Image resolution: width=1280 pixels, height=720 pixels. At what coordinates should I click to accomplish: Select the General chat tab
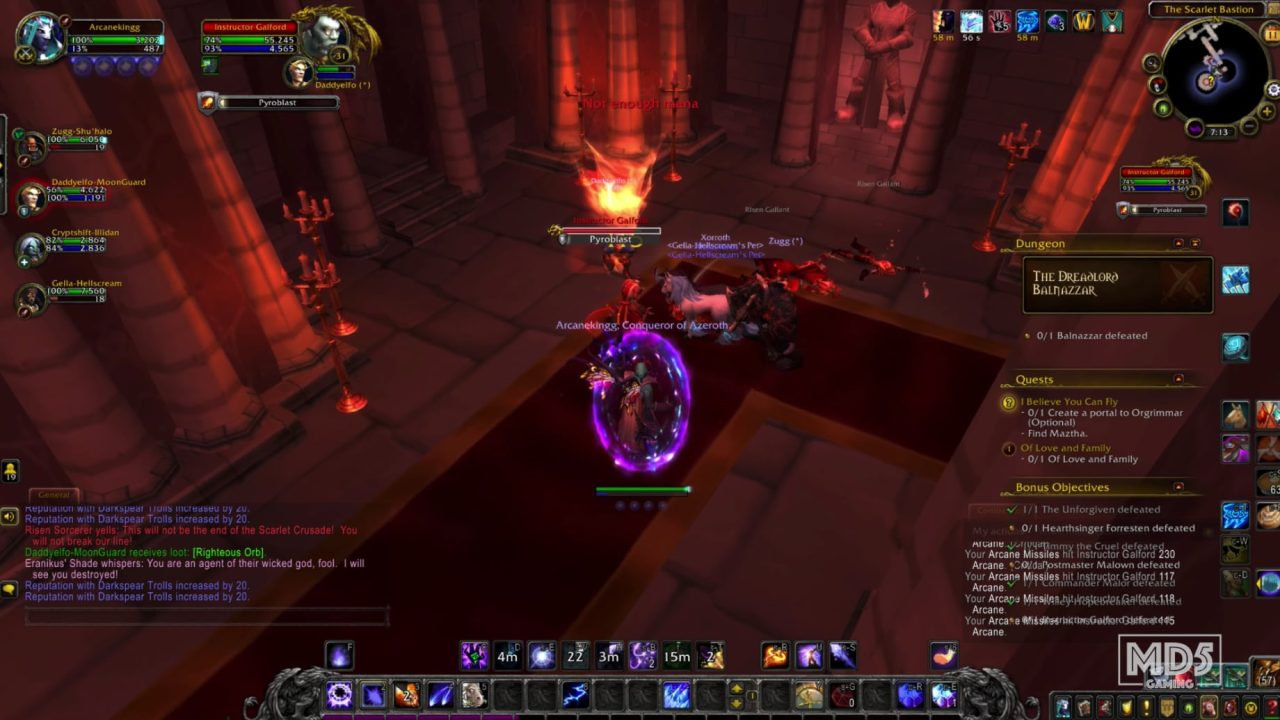pos(53,493)
